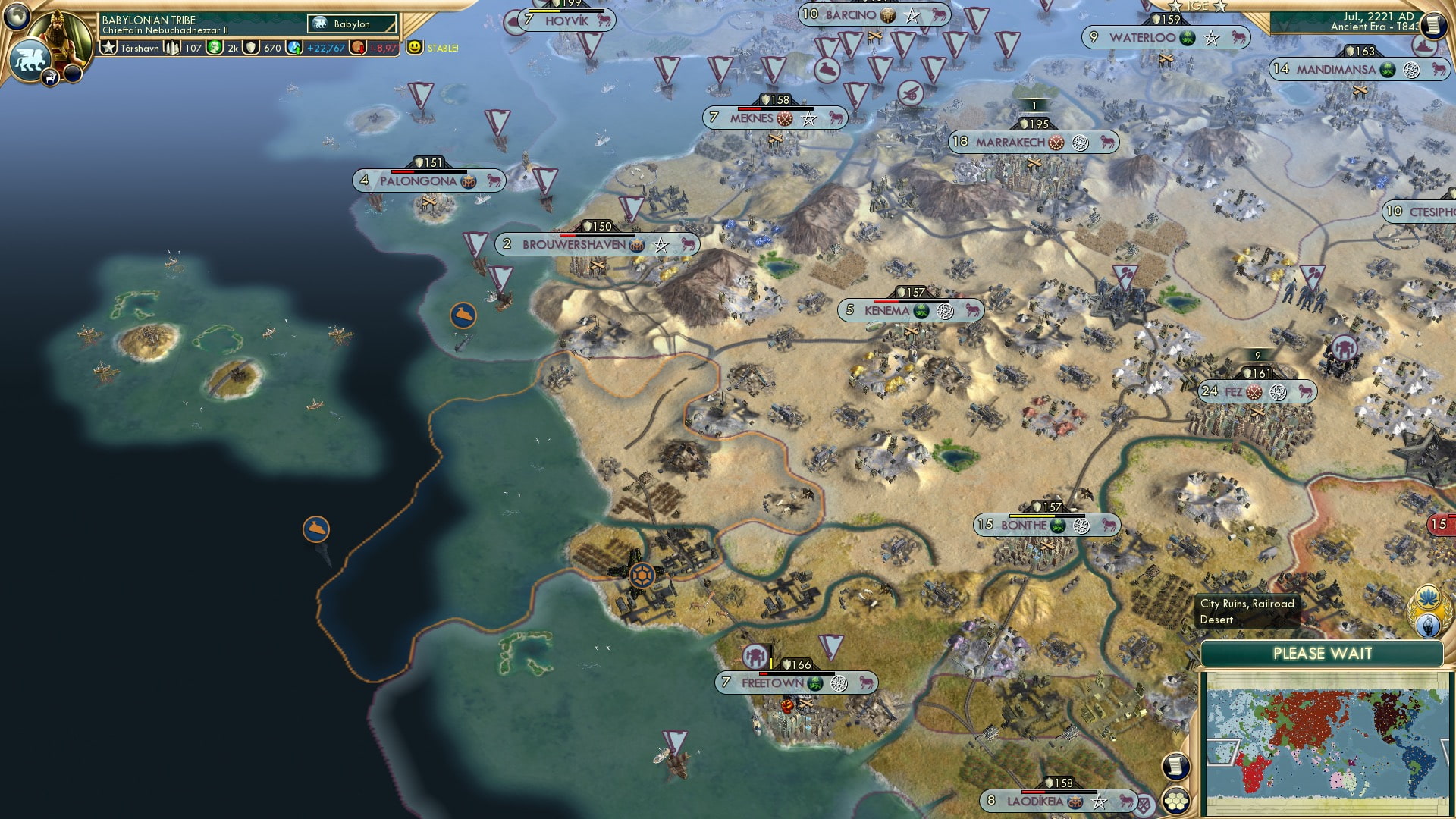The height and width of the screenshot is (819, 1456).
Task: Toggle the hex grid overlay beside the minimap
Action: (x=1176, y=800)
